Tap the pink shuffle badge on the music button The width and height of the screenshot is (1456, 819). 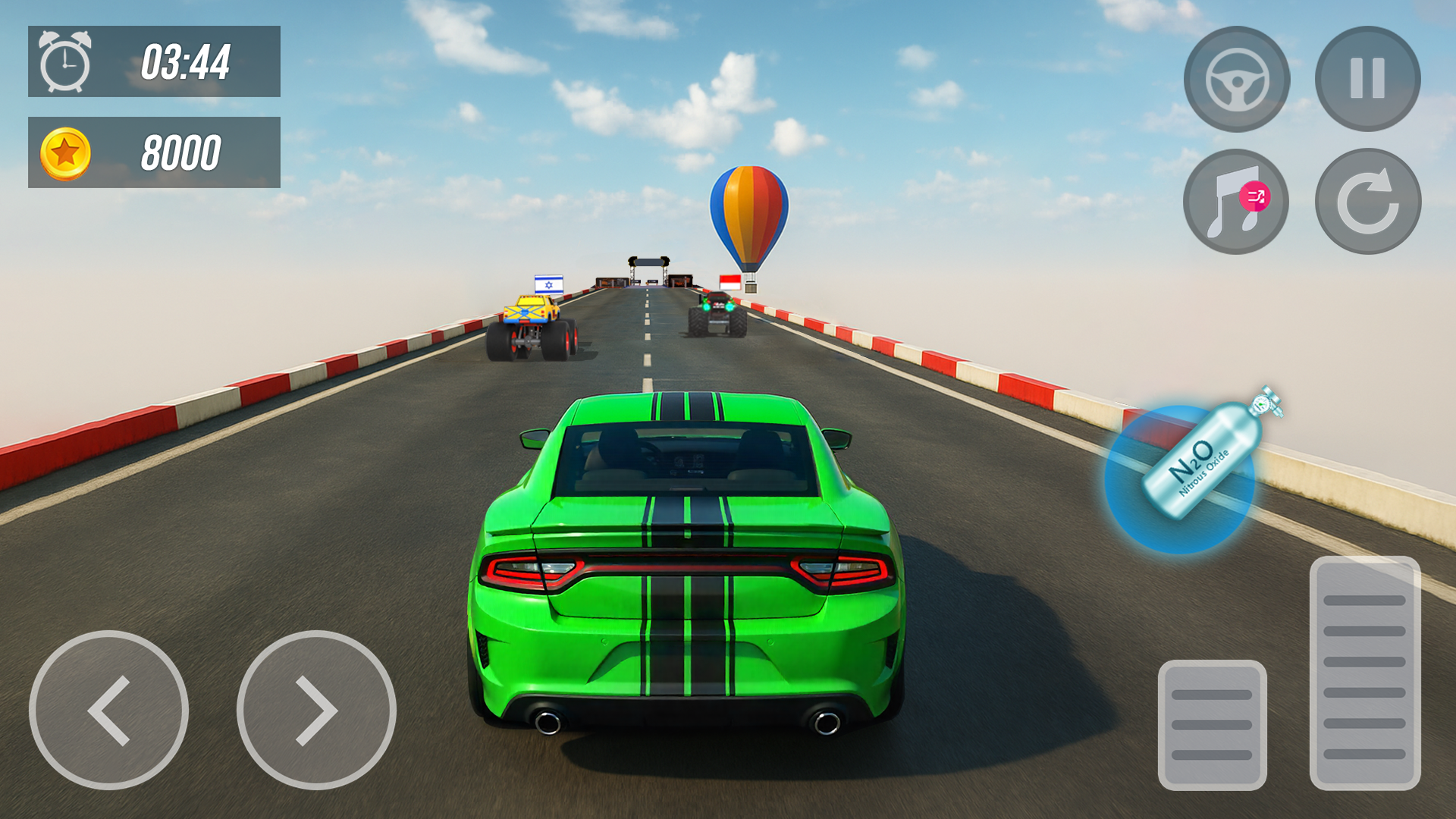(x=1255, y=196)
